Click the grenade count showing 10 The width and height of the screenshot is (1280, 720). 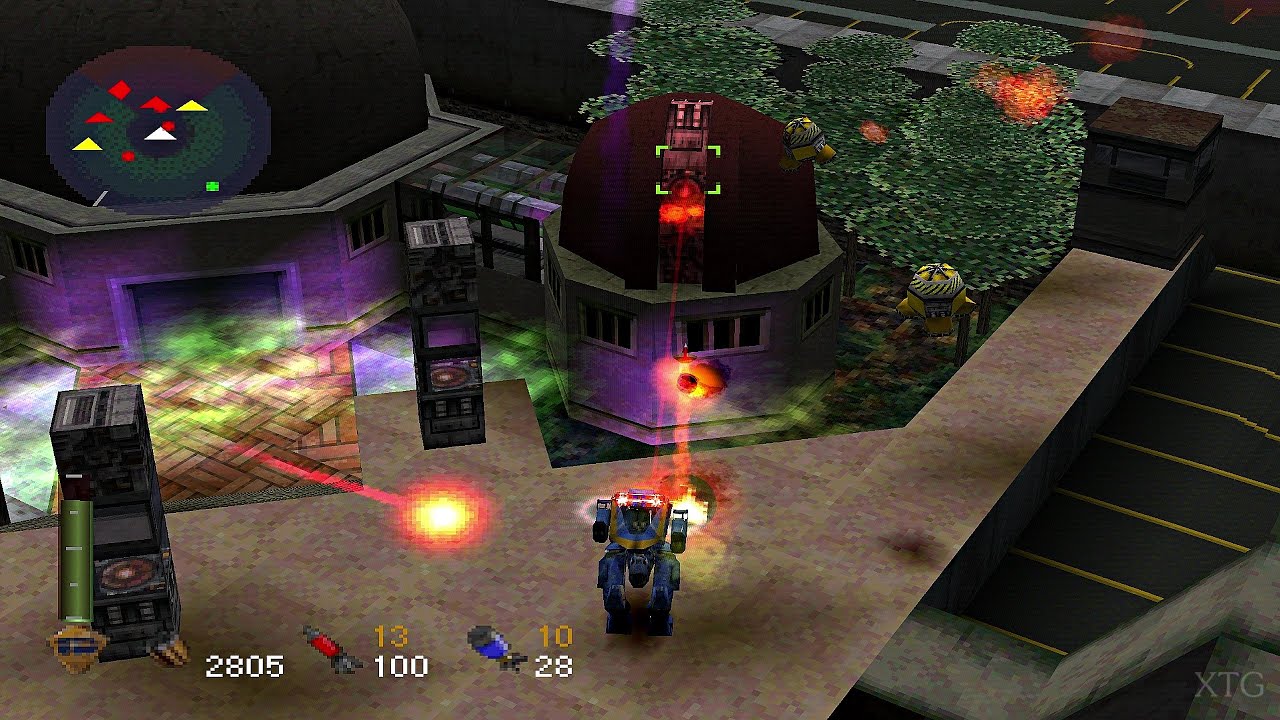(553, 635)
